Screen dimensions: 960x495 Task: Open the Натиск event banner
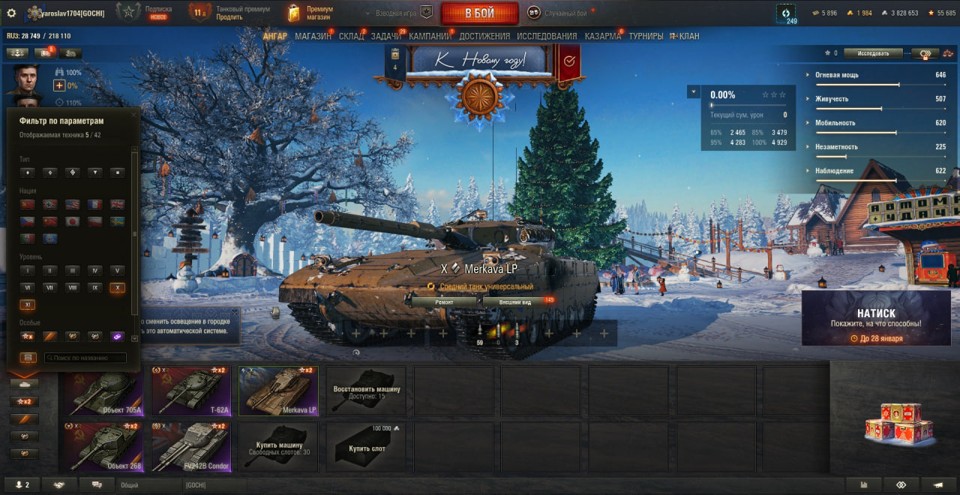(875, 318)
